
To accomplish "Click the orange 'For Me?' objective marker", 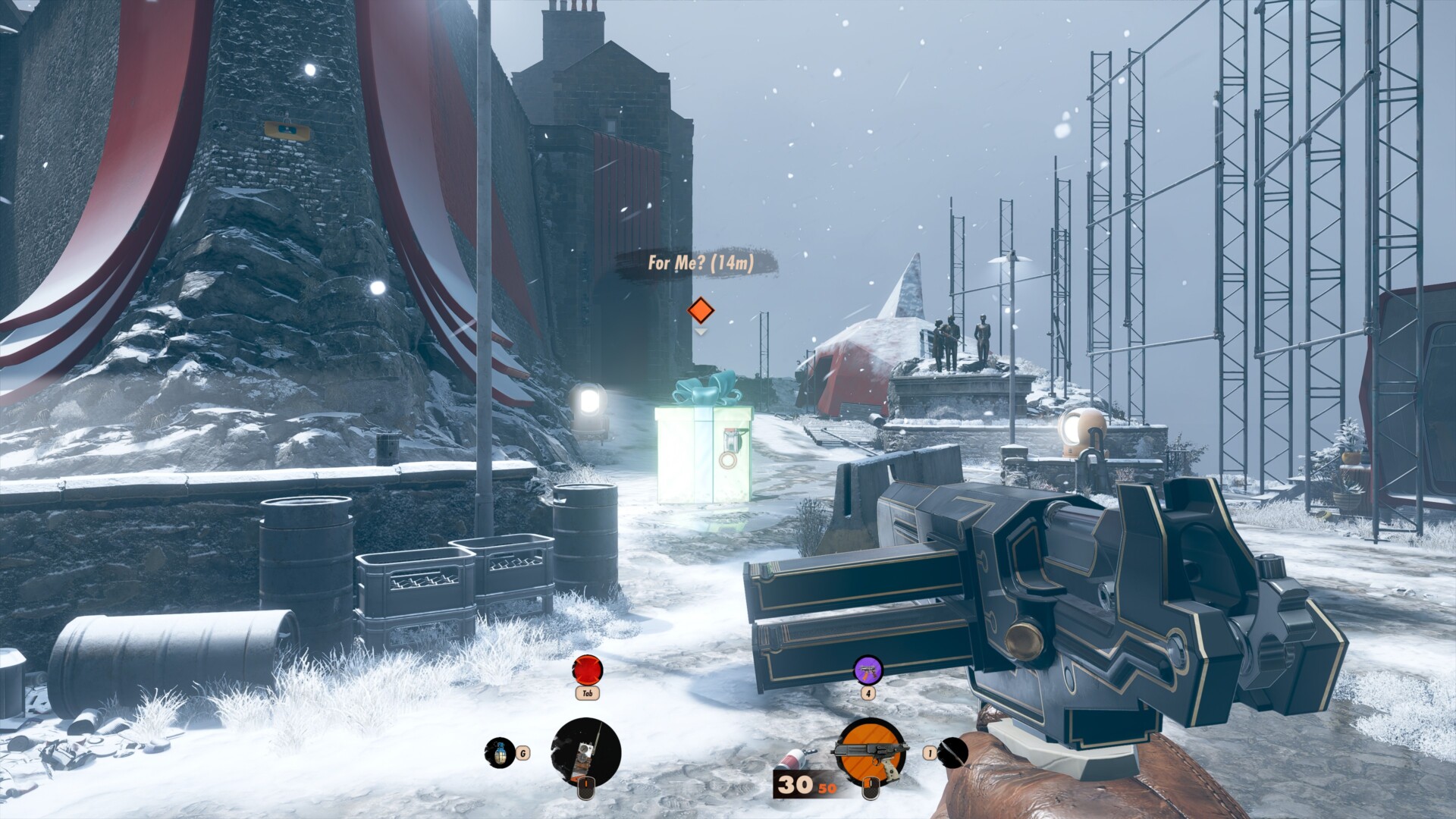I will [x=701, y=310].
